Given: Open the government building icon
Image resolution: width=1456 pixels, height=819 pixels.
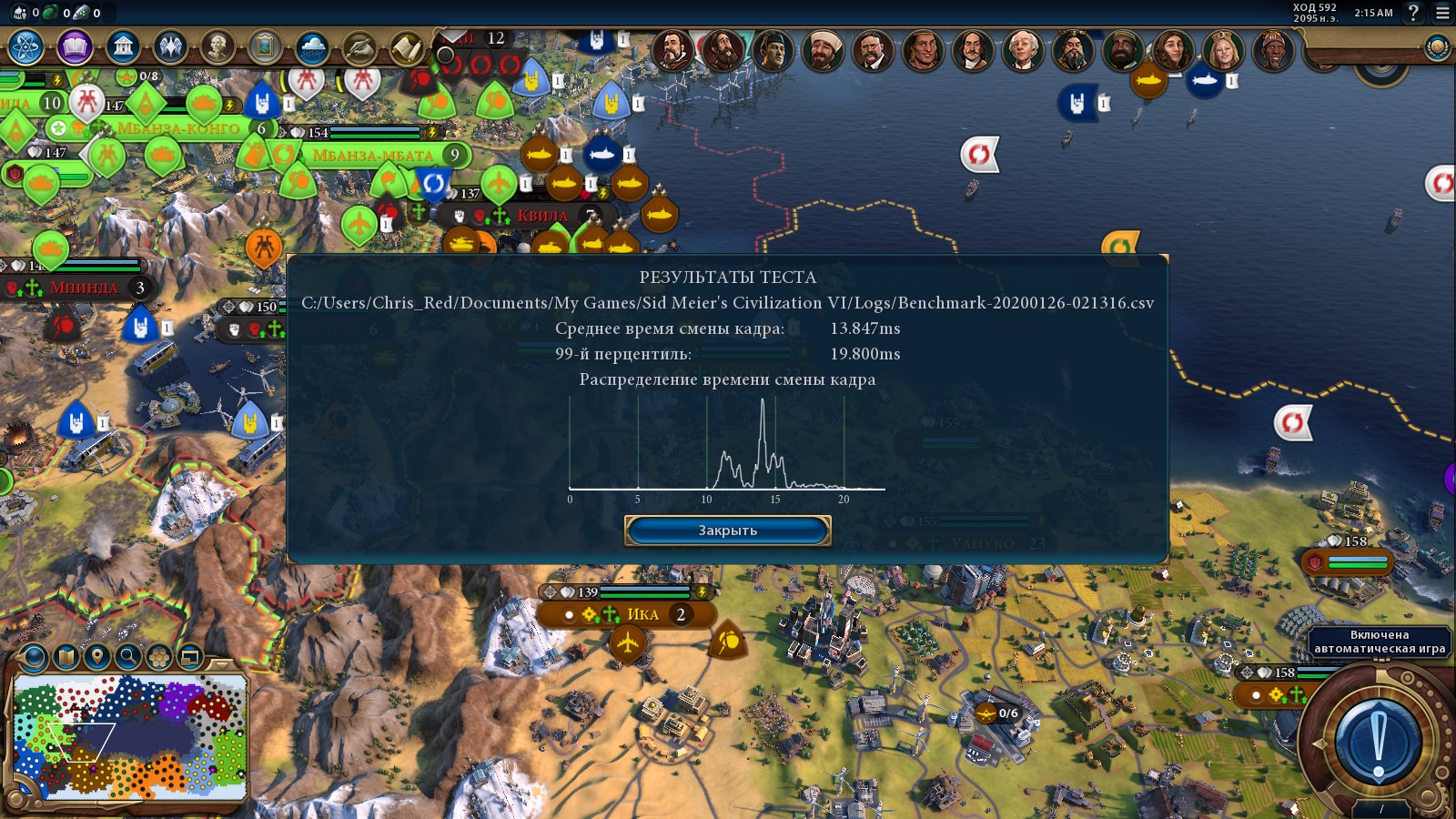Looking at the screenshot, I should pos(122,46).
